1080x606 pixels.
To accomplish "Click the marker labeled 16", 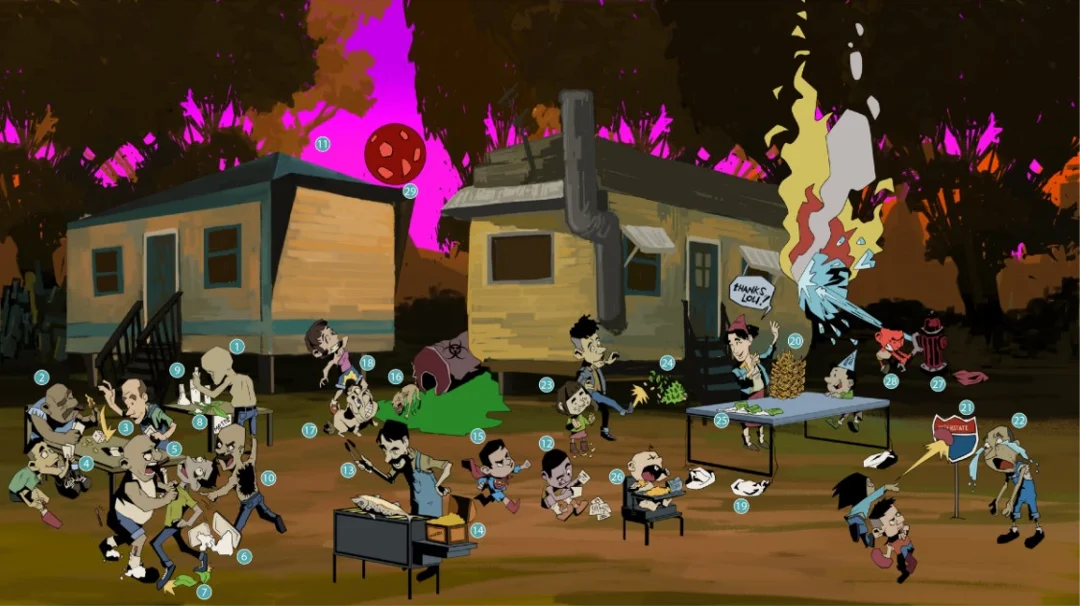I will click(396, 377).
